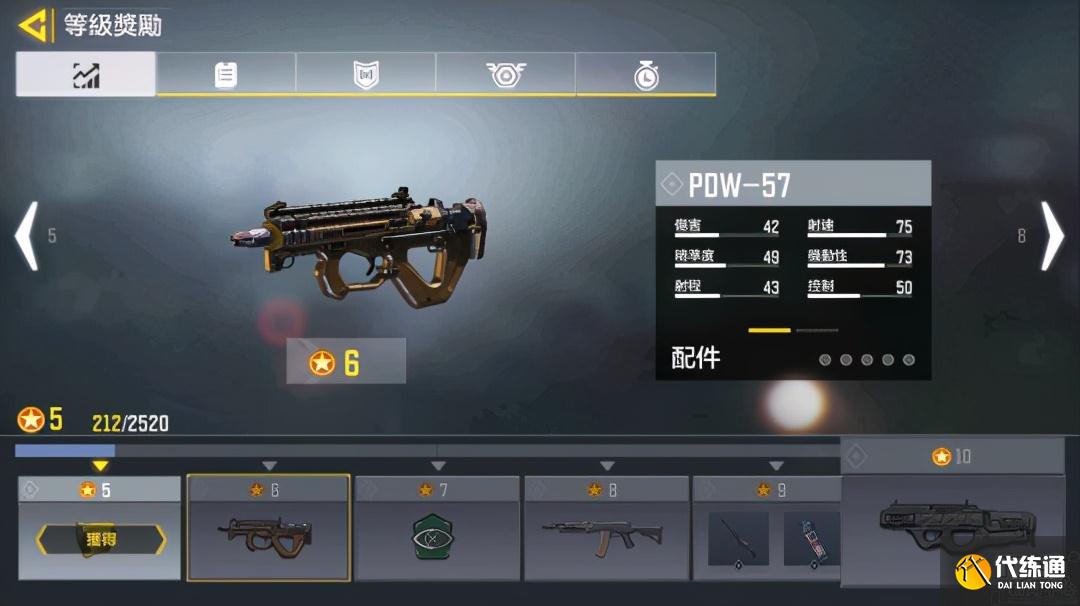Go back using the yellow arrow button

click(x=35, y=25)
